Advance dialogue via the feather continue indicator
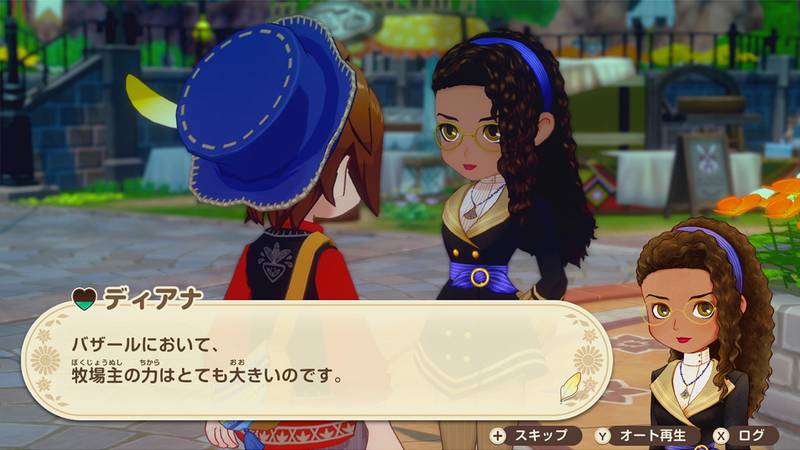 click(x=572, y=387)
